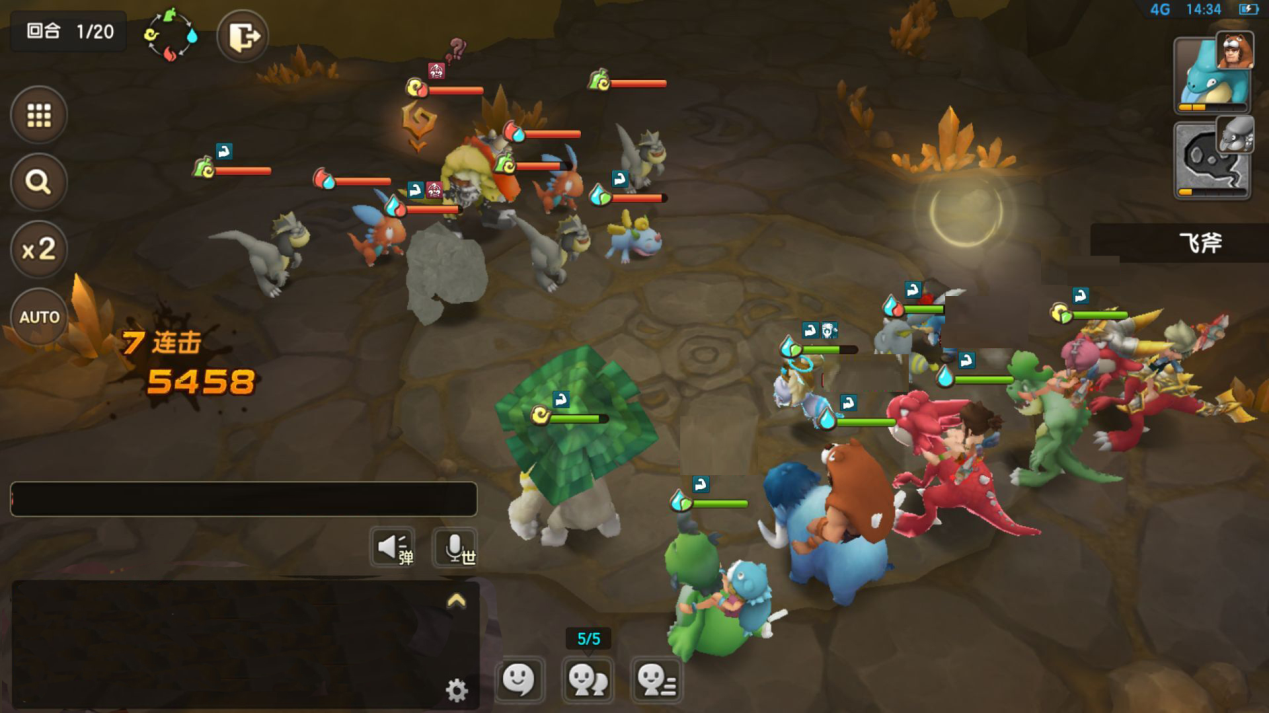Activate the world voice microphone button
Screen dimensions: 1269x713
[456, 547]
